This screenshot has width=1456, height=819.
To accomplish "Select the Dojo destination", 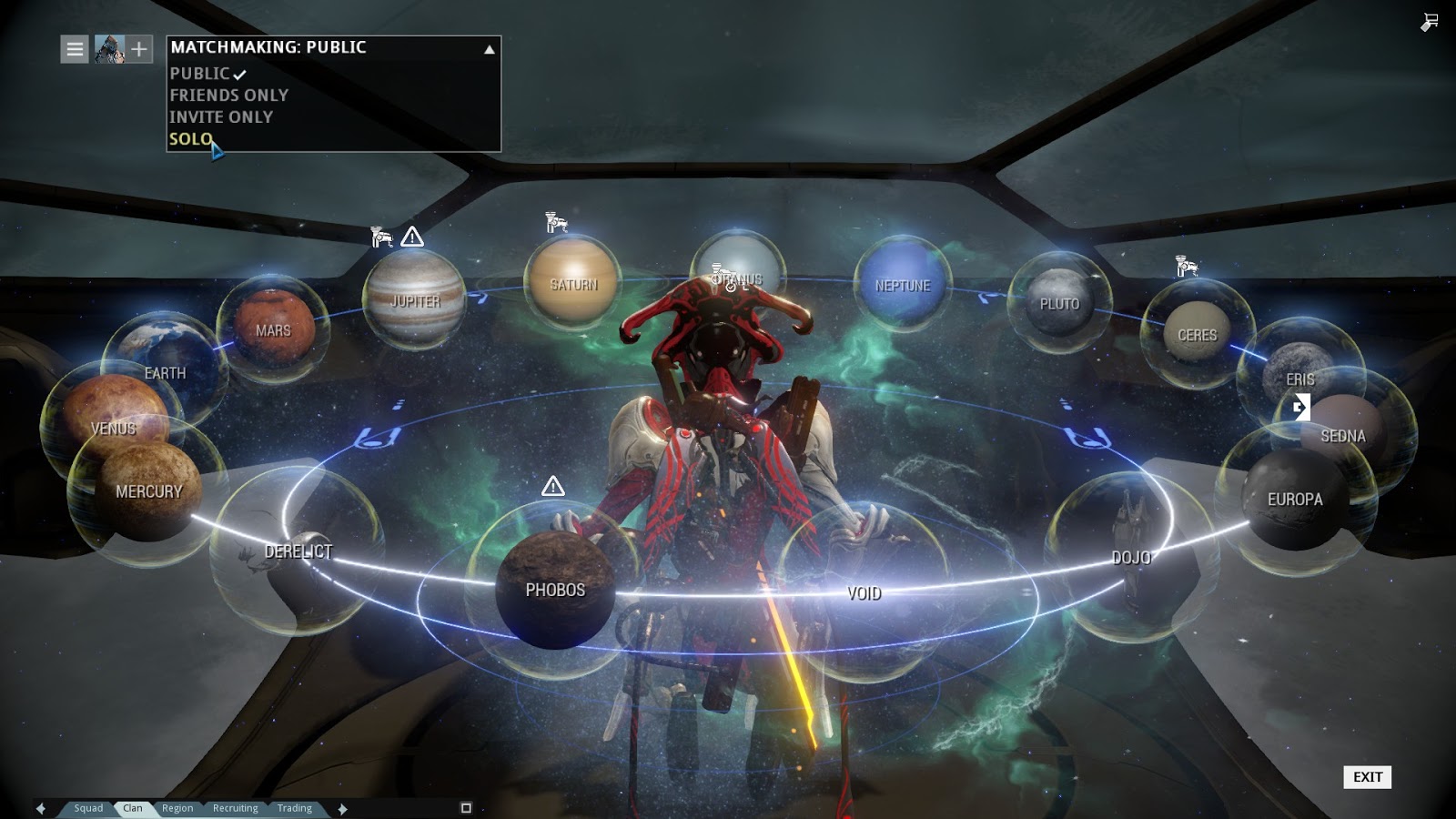I will point(1130,557).
